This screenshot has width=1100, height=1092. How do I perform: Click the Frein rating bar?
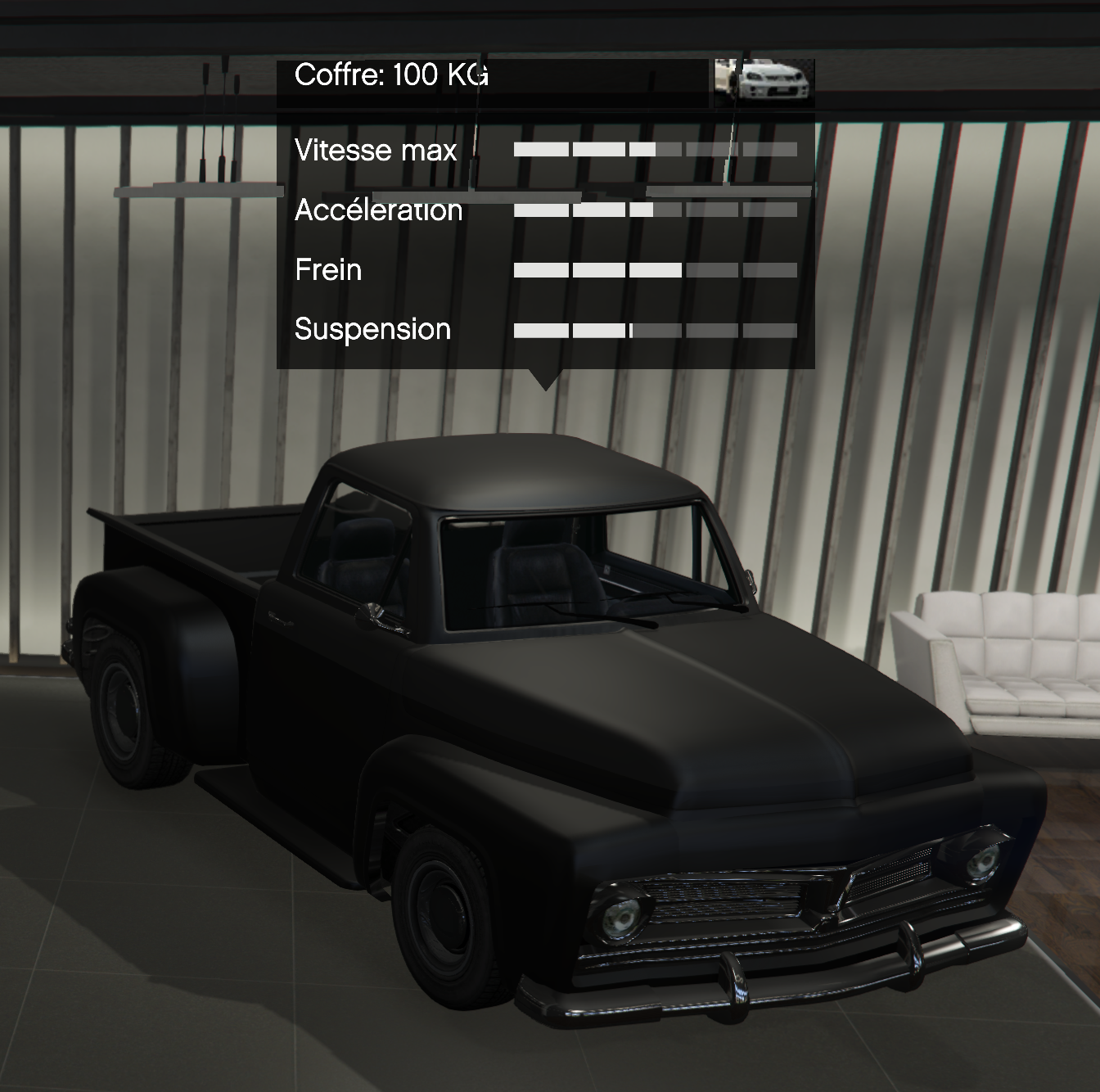[655, 268]
